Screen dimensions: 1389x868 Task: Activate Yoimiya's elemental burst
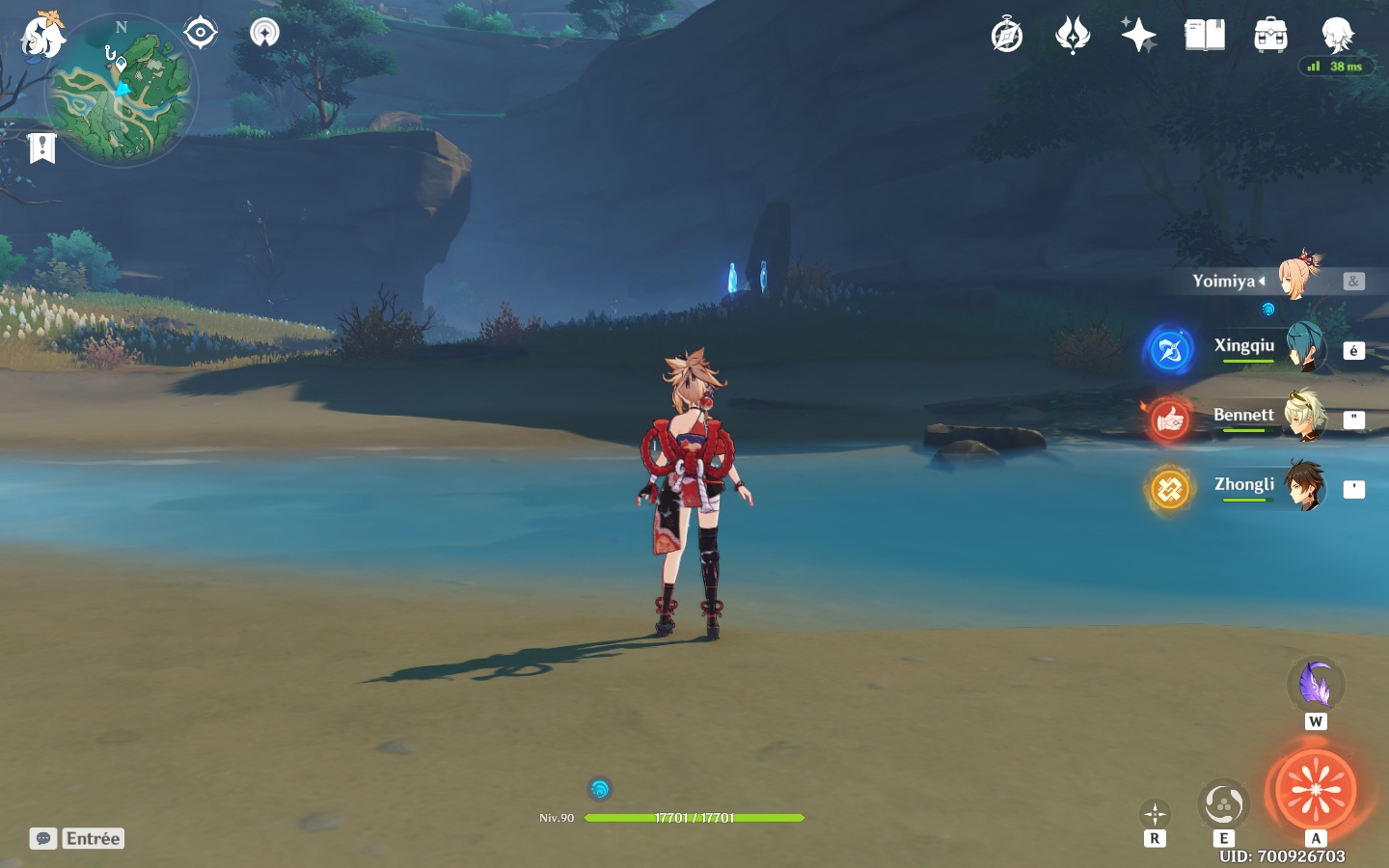click(x=1316, y=790)
